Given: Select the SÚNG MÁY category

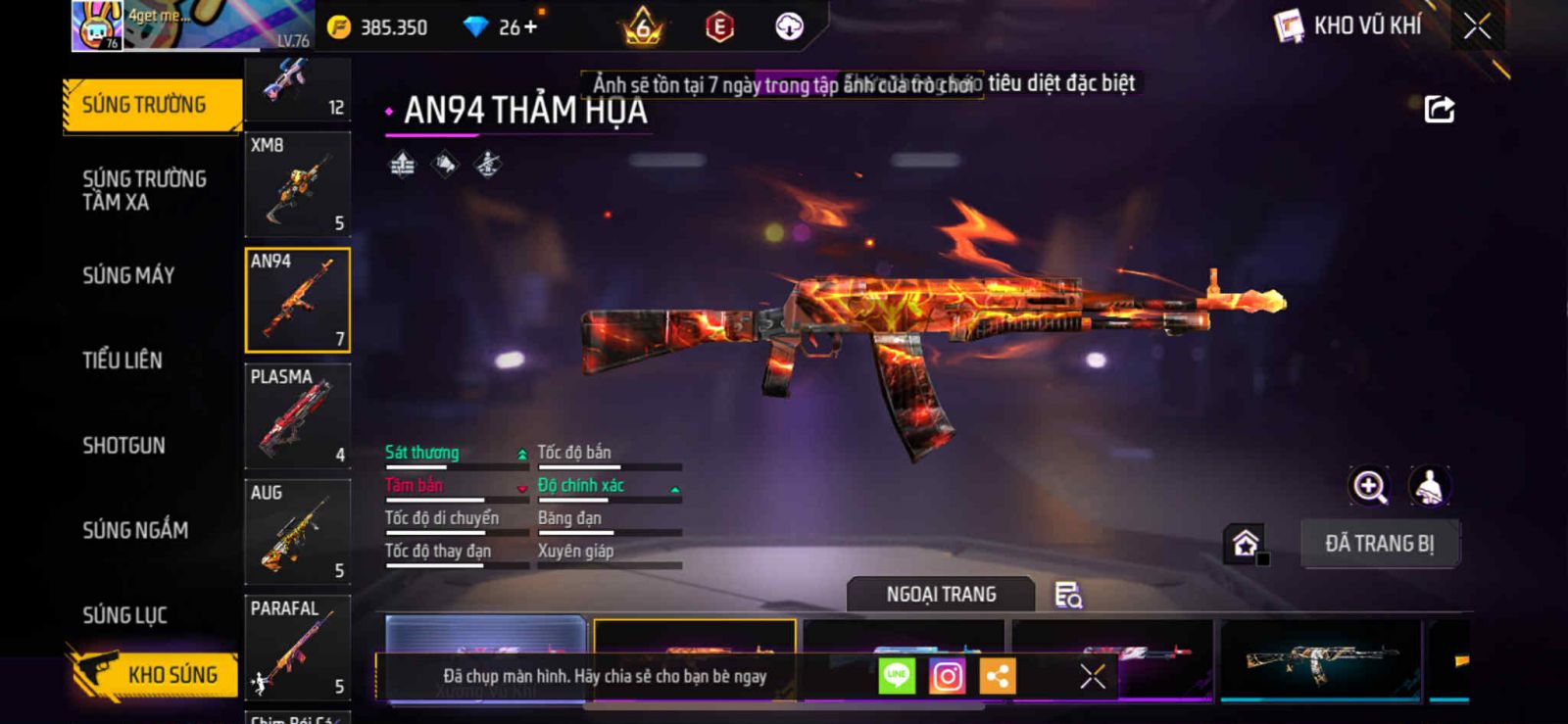Looking at the screenshot, I should click(128, 275).
